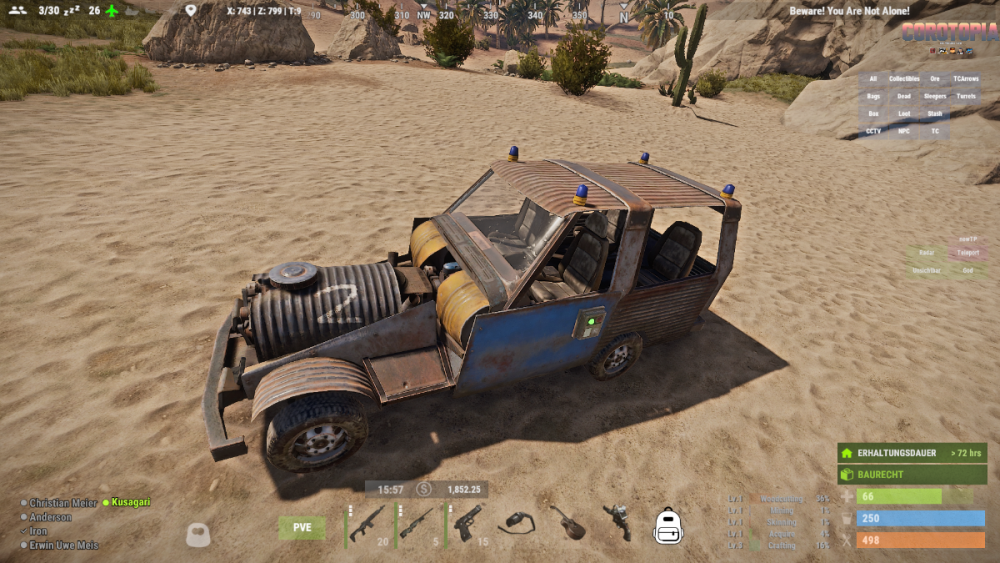The image size is (1000, 563).
Task: Enable the TCArrows filter
Action: 966,79
